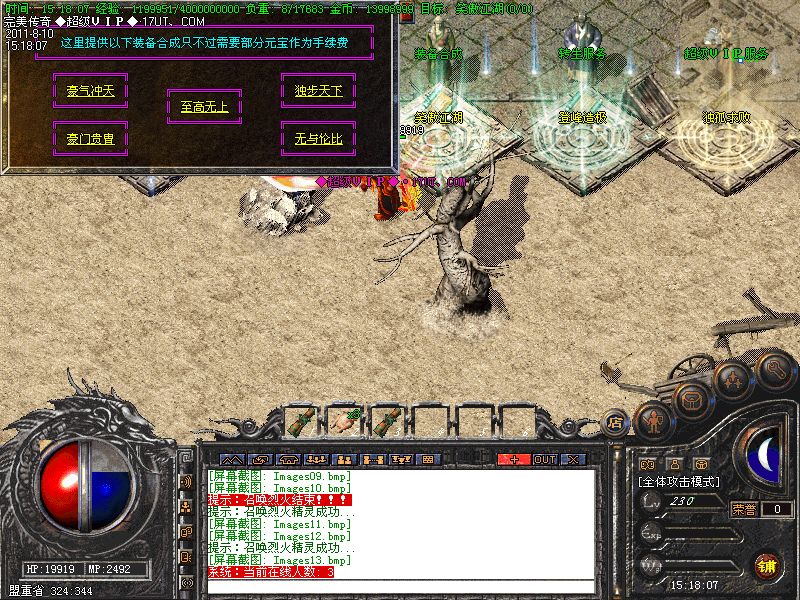This screenshot has width=800, height=600.
Task: Select the 至高无上 equipment option
Action: coord(204,107)
